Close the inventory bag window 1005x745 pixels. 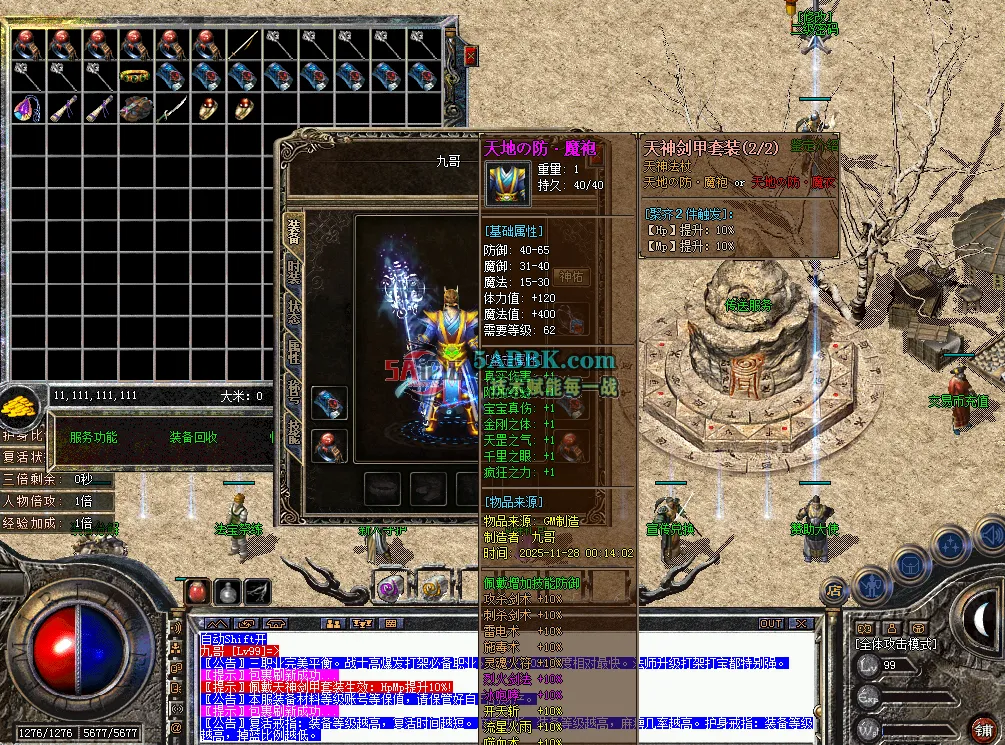[470, 57]
